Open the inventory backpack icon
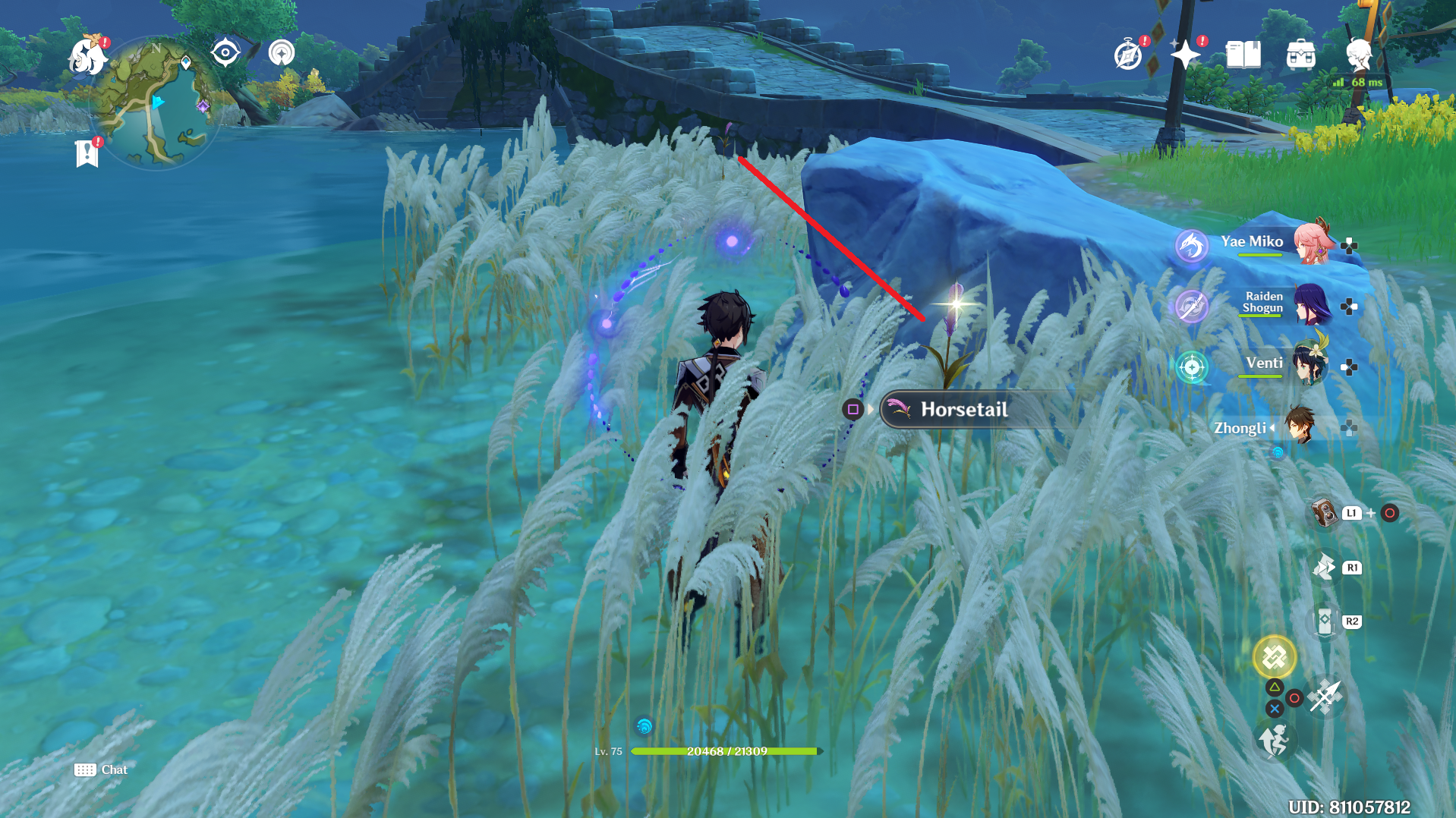The image size is (1456, 818). click(1300, 55)
